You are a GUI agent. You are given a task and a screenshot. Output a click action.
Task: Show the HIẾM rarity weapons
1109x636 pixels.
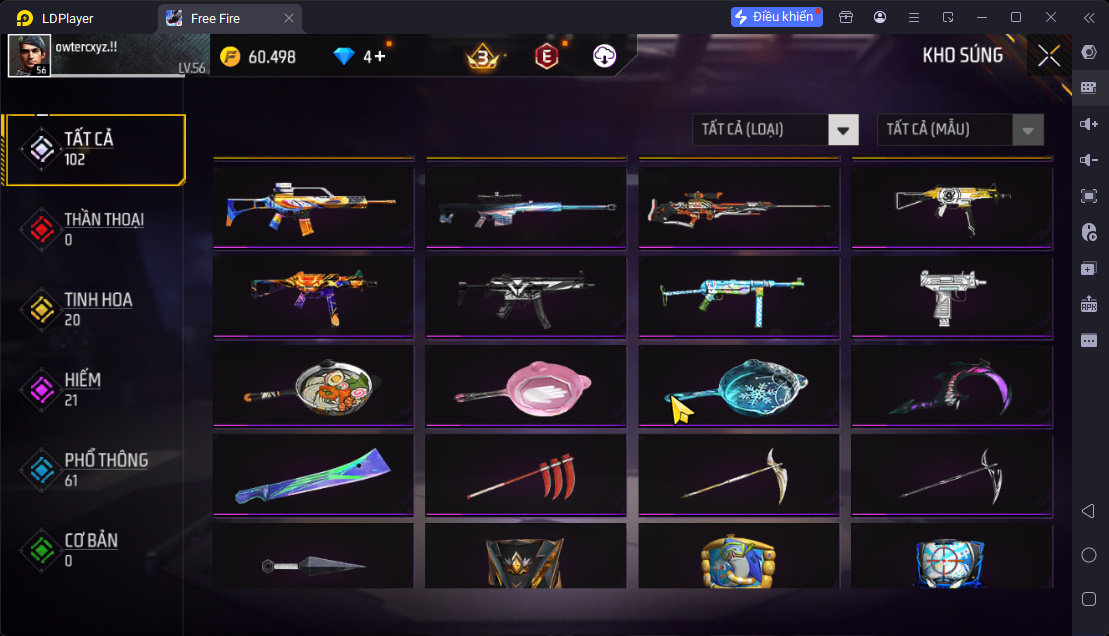tap(94, 389)
